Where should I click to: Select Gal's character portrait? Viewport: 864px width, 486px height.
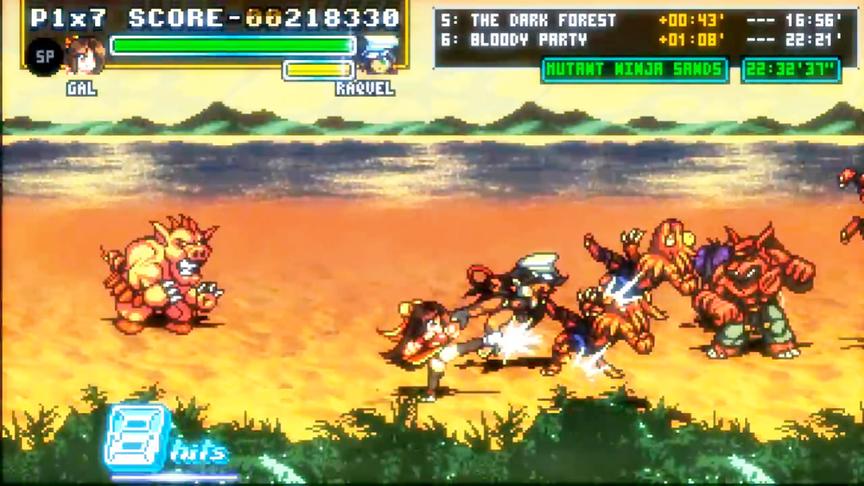coord(84,56)
